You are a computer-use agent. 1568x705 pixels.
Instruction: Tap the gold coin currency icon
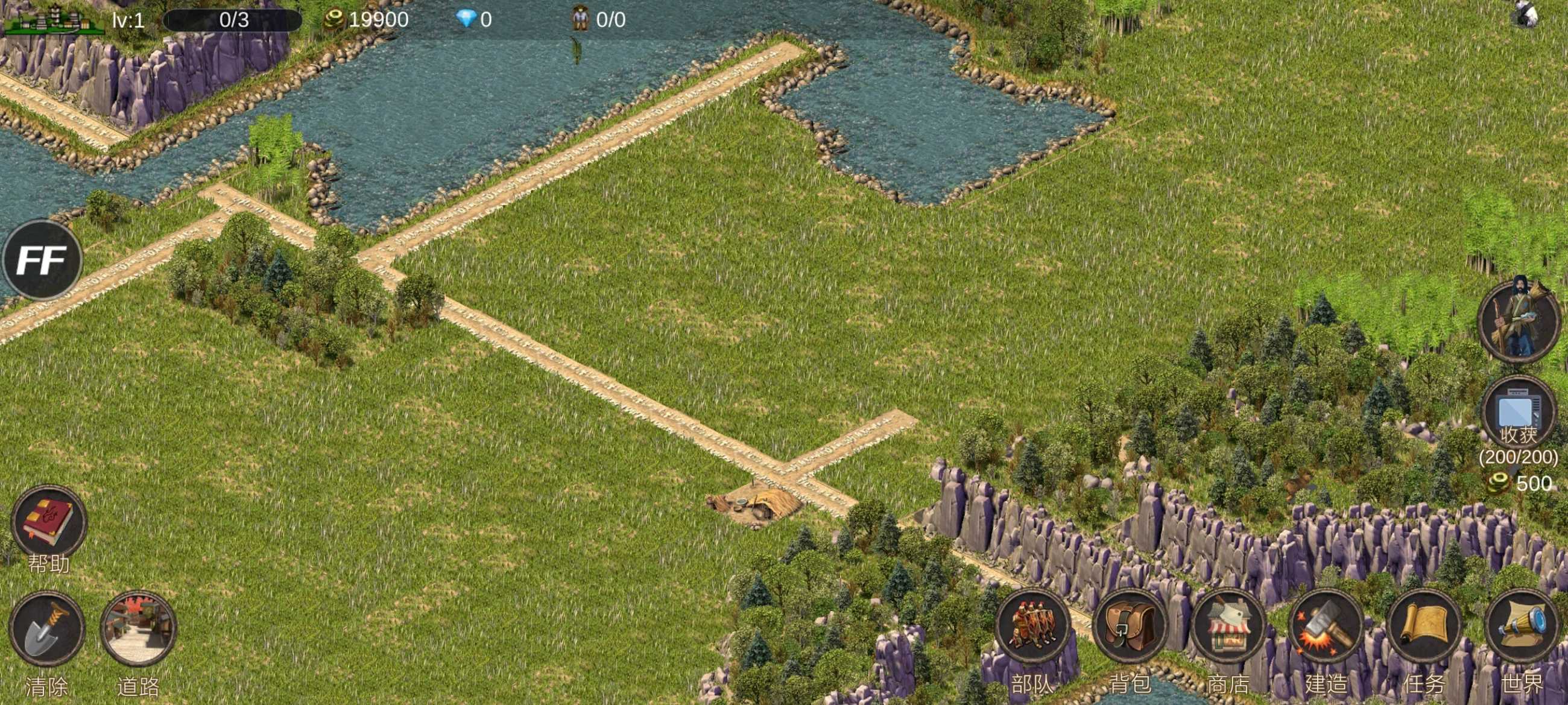pyautogui.click(x=334, y=19)
